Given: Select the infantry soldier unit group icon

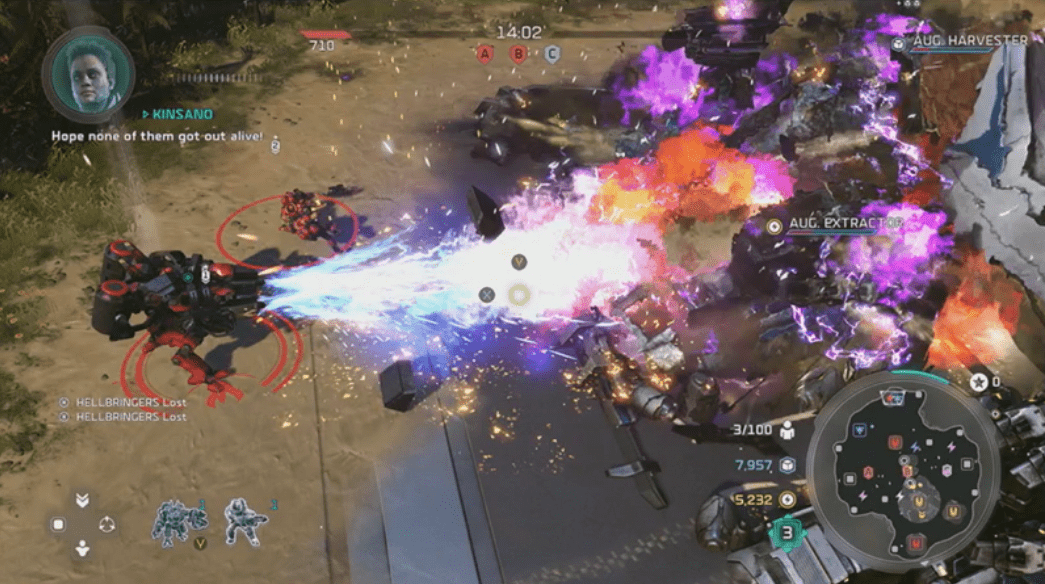Looking at the screenshot, I should click(x=246, y=522).
